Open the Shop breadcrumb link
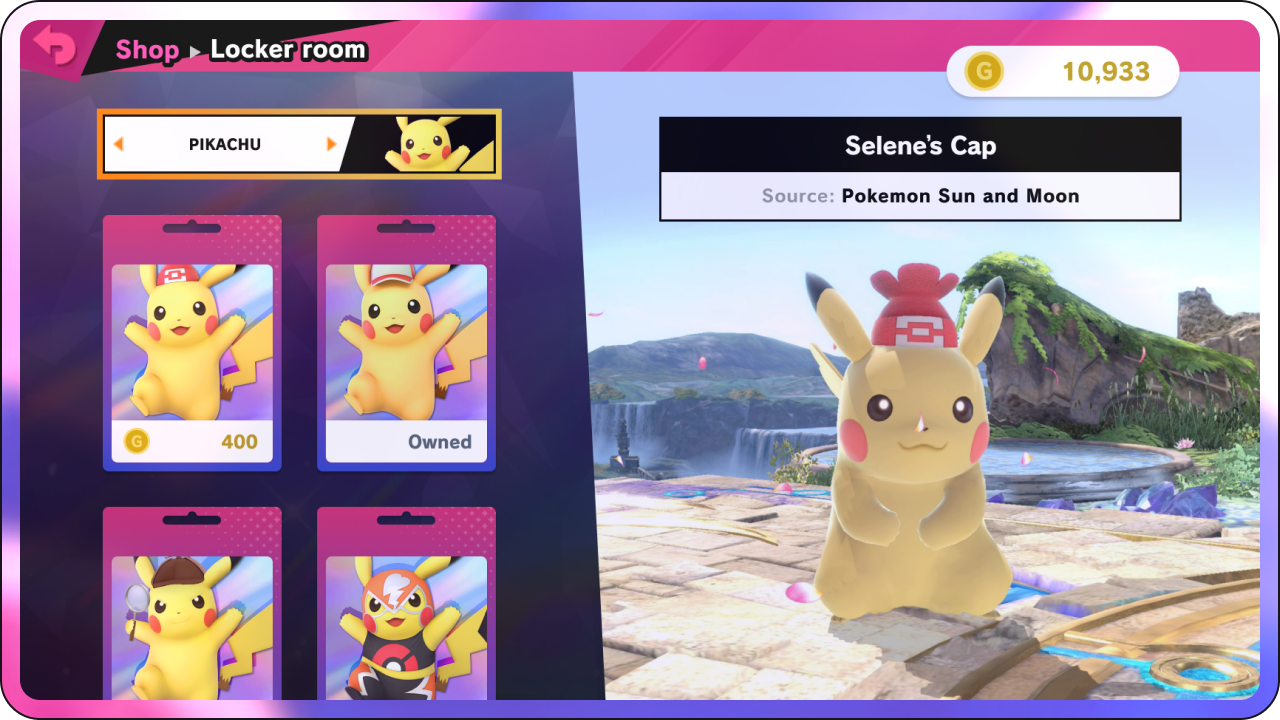Image resolution: width=1280 pixels, height=720 pixels. point(147,50)
